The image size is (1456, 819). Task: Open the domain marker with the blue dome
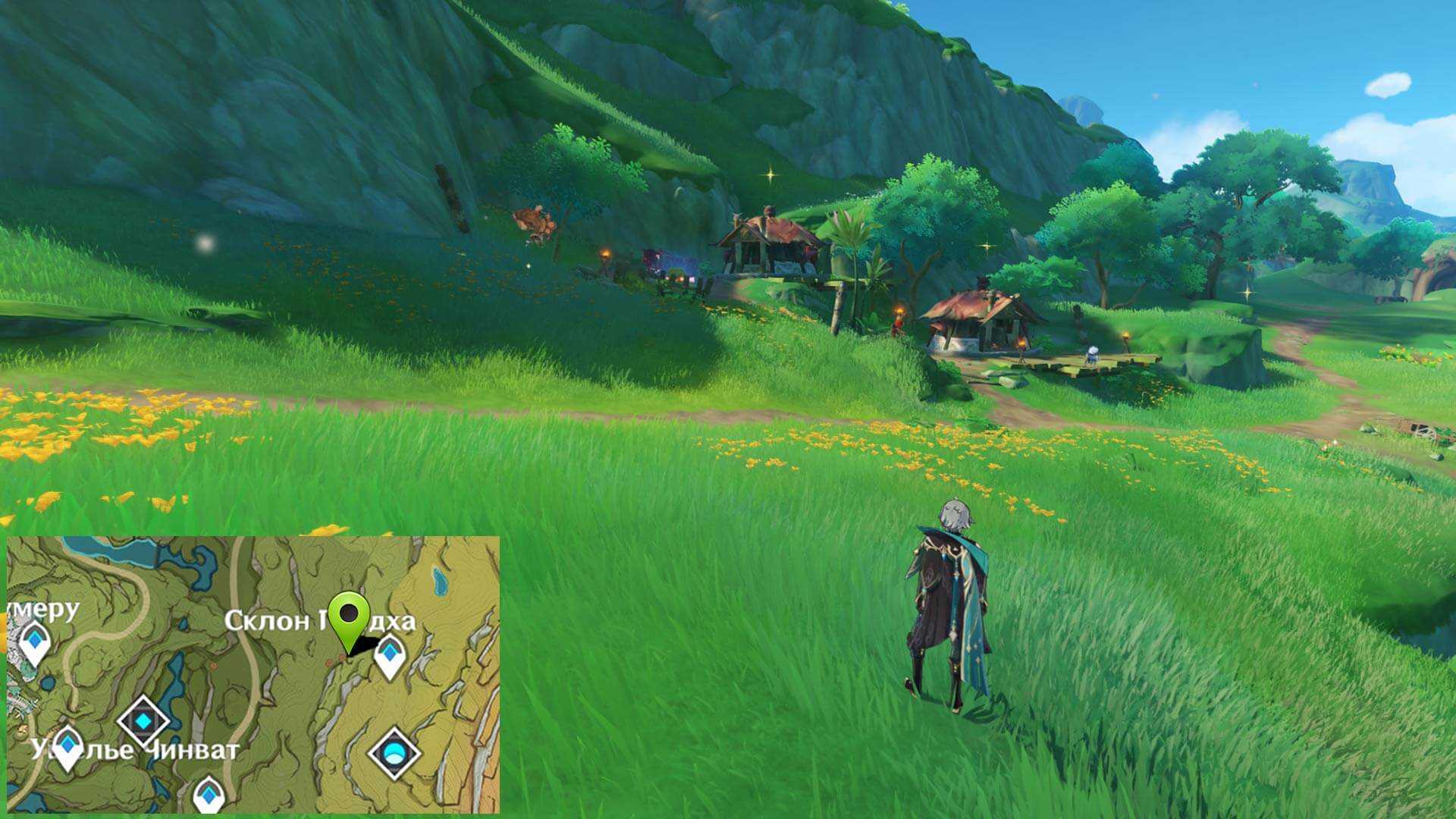pos(394,753)
